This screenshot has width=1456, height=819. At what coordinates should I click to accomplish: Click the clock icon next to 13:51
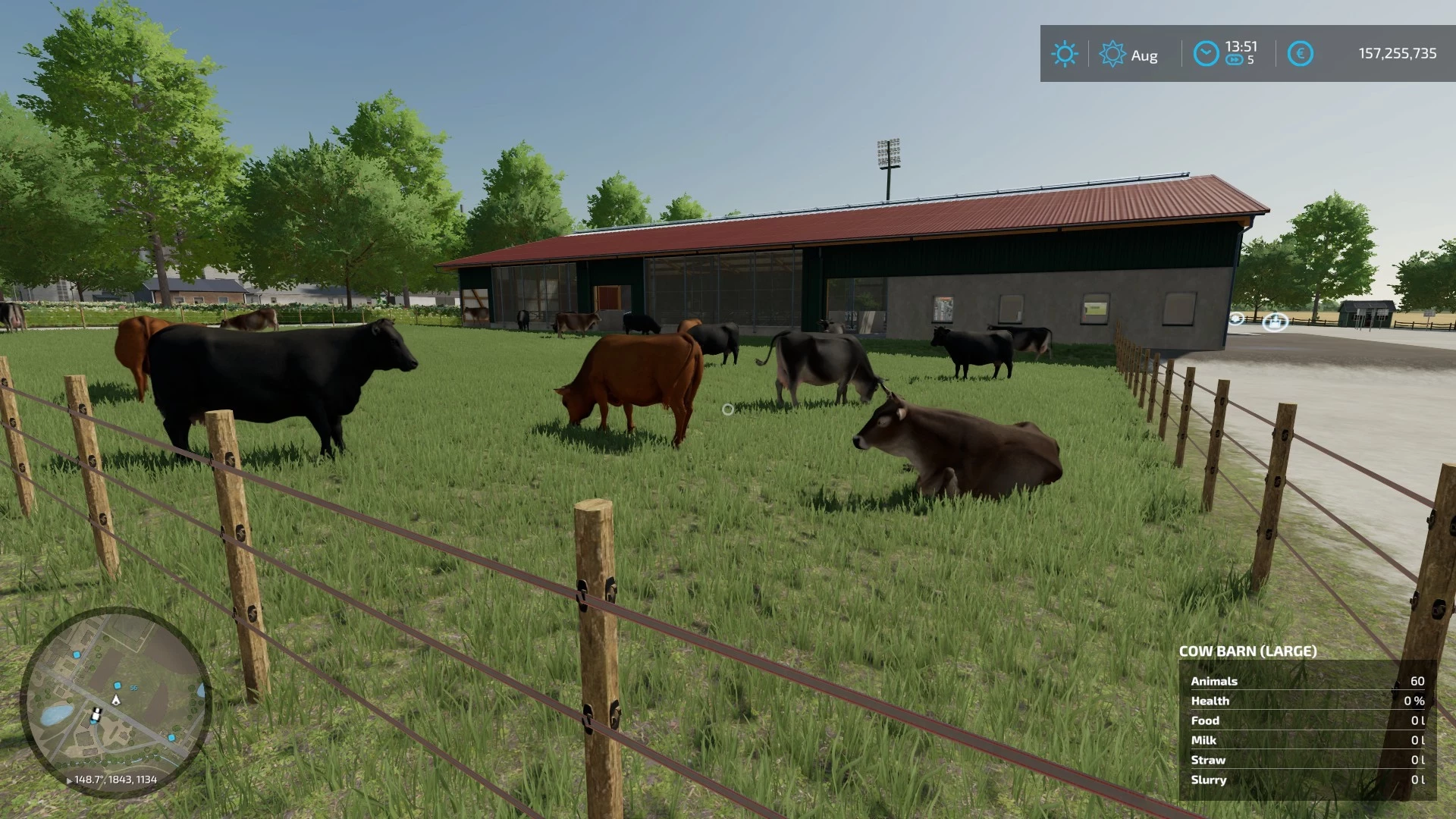1205,54
